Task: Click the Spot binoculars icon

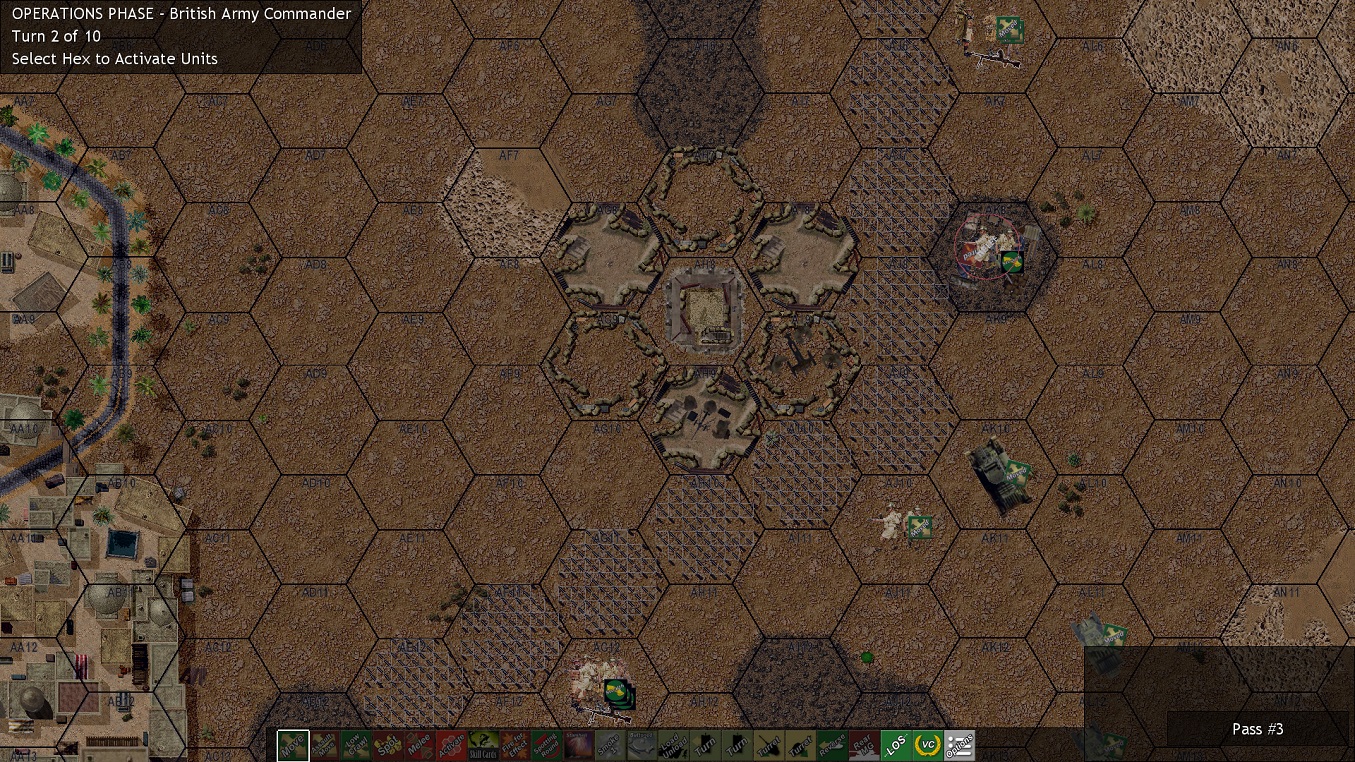Action: pyautogui.click(x=387, y=745)
